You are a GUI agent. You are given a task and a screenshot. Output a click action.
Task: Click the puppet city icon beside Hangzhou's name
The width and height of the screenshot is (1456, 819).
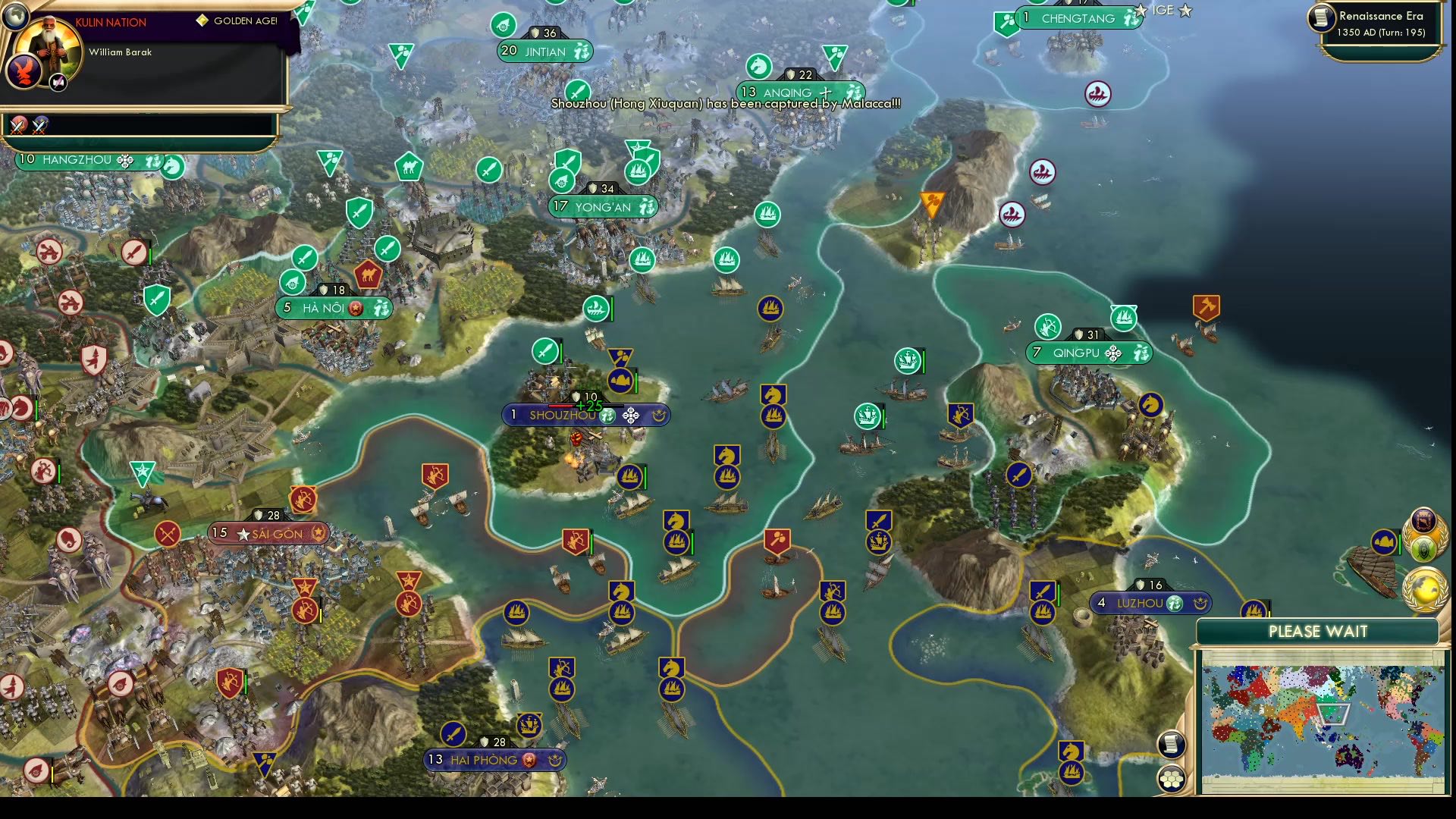(124, 161)
